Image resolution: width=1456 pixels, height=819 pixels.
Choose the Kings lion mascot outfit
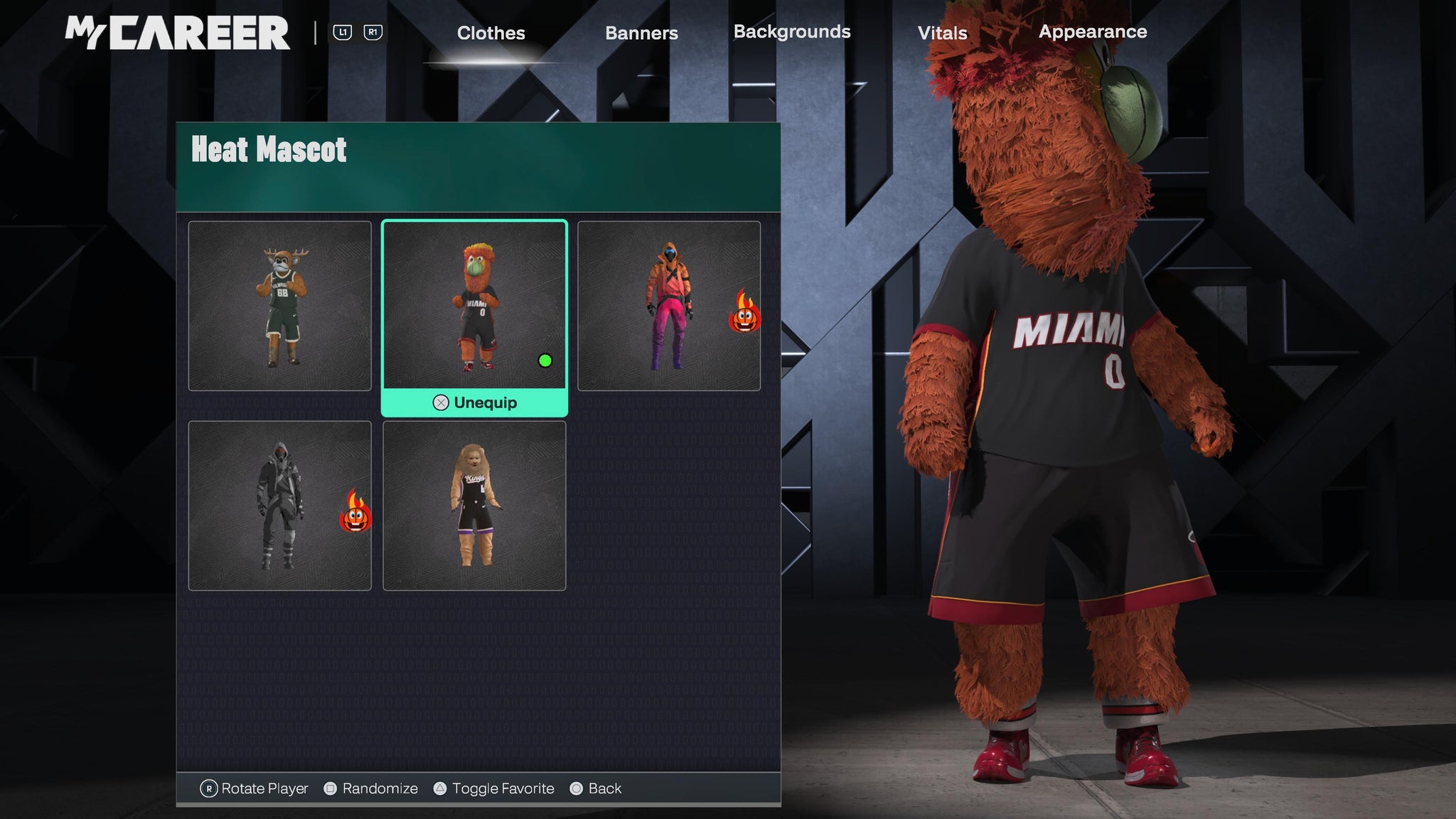(474, 505)
